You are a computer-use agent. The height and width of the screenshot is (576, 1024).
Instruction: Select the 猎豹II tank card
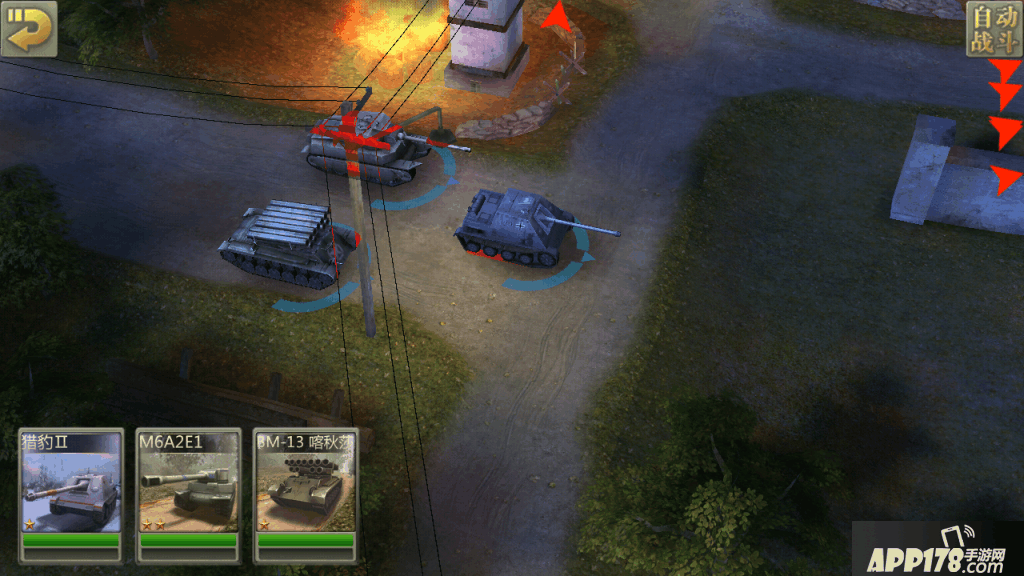tap(71, 494)
